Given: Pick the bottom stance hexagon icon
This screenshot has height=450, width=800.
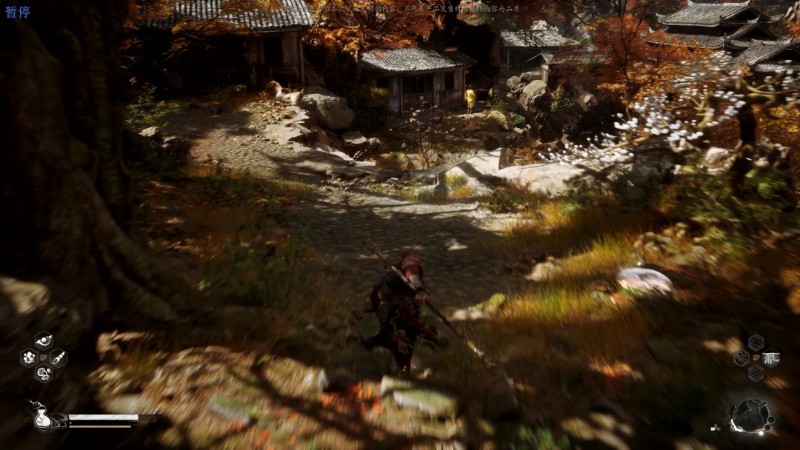Looking at the screenshot, I should [756, 373].
